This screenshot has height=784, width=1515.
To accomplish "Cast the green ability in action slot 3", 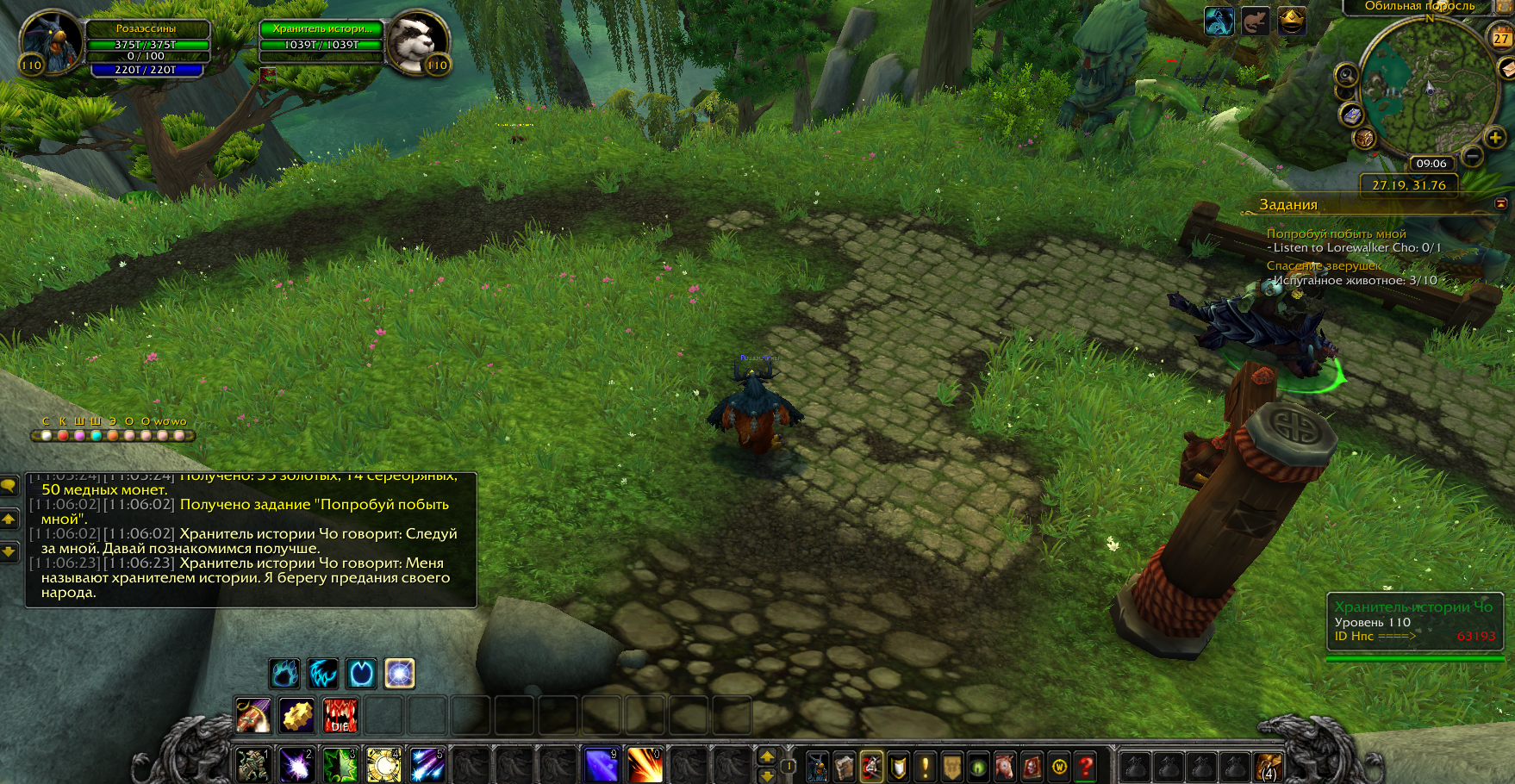I will coord(340,765).
